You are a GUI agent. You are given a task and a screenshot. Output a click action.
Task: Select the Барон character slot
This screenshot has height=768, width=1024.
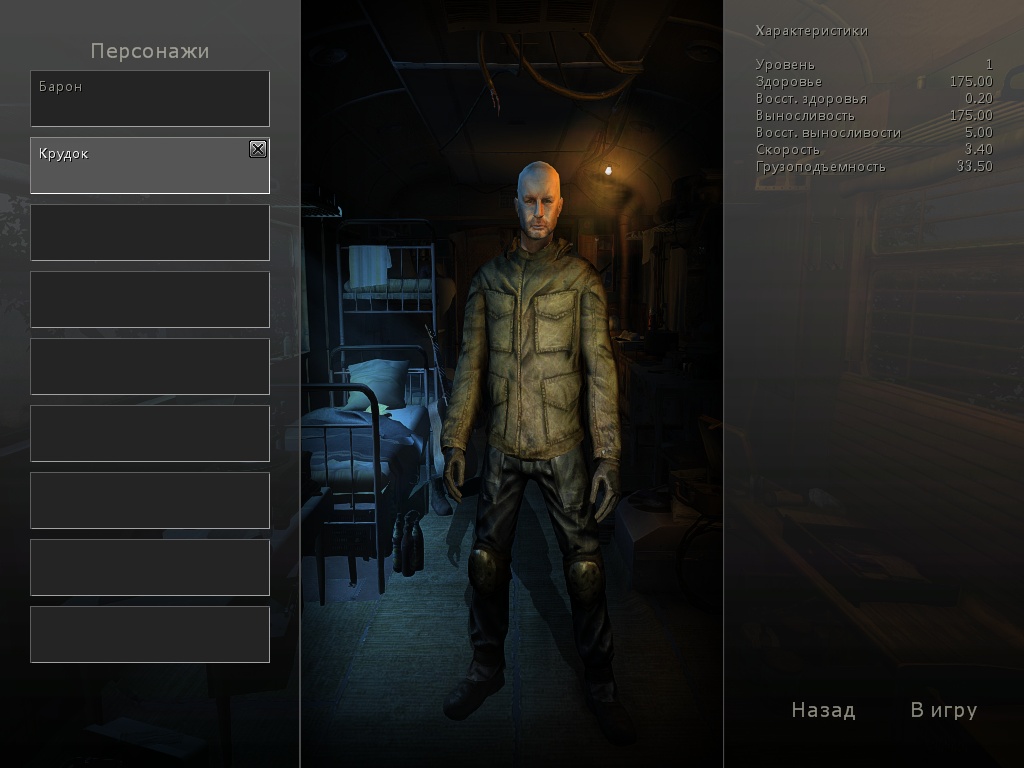tap(150, 98)
